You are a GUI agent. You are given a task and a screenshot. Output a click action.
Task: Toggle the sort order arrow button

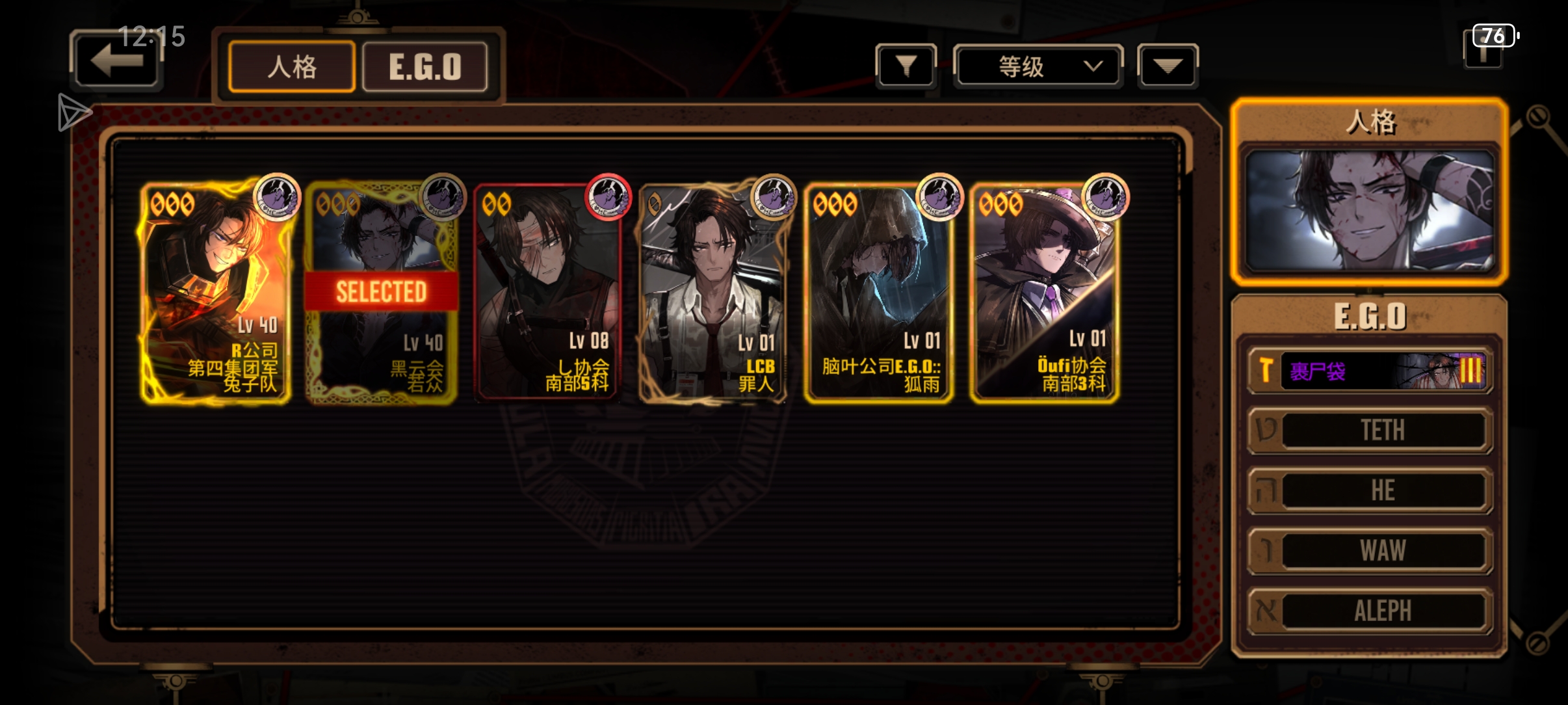pyautogui.click(x=1168, y=66)
